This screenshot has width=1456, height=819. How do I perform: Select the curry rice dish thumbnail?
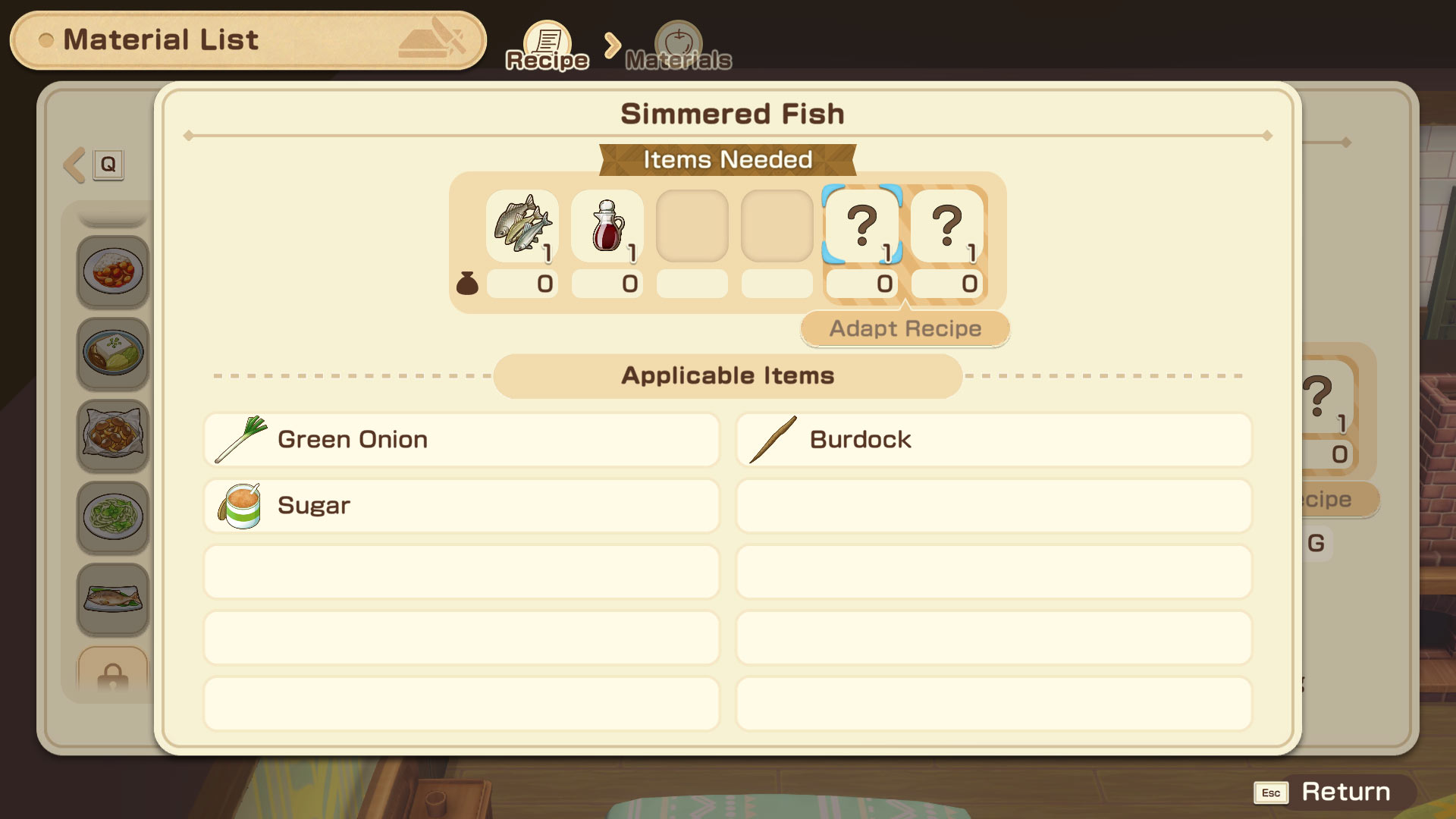[x=113, y=271]
